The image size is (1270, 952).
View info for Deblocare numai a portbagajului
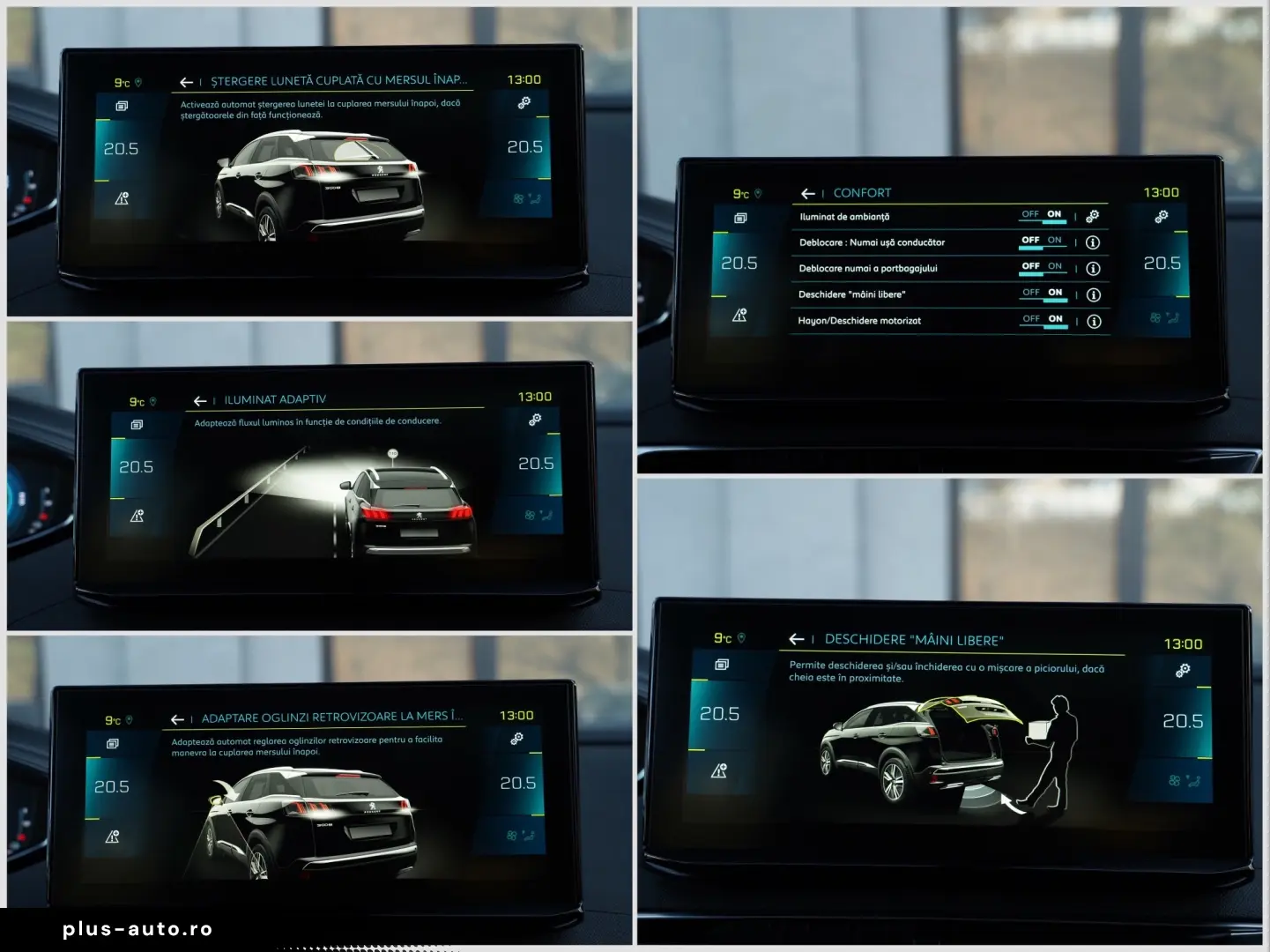[x=1092, y=268]
